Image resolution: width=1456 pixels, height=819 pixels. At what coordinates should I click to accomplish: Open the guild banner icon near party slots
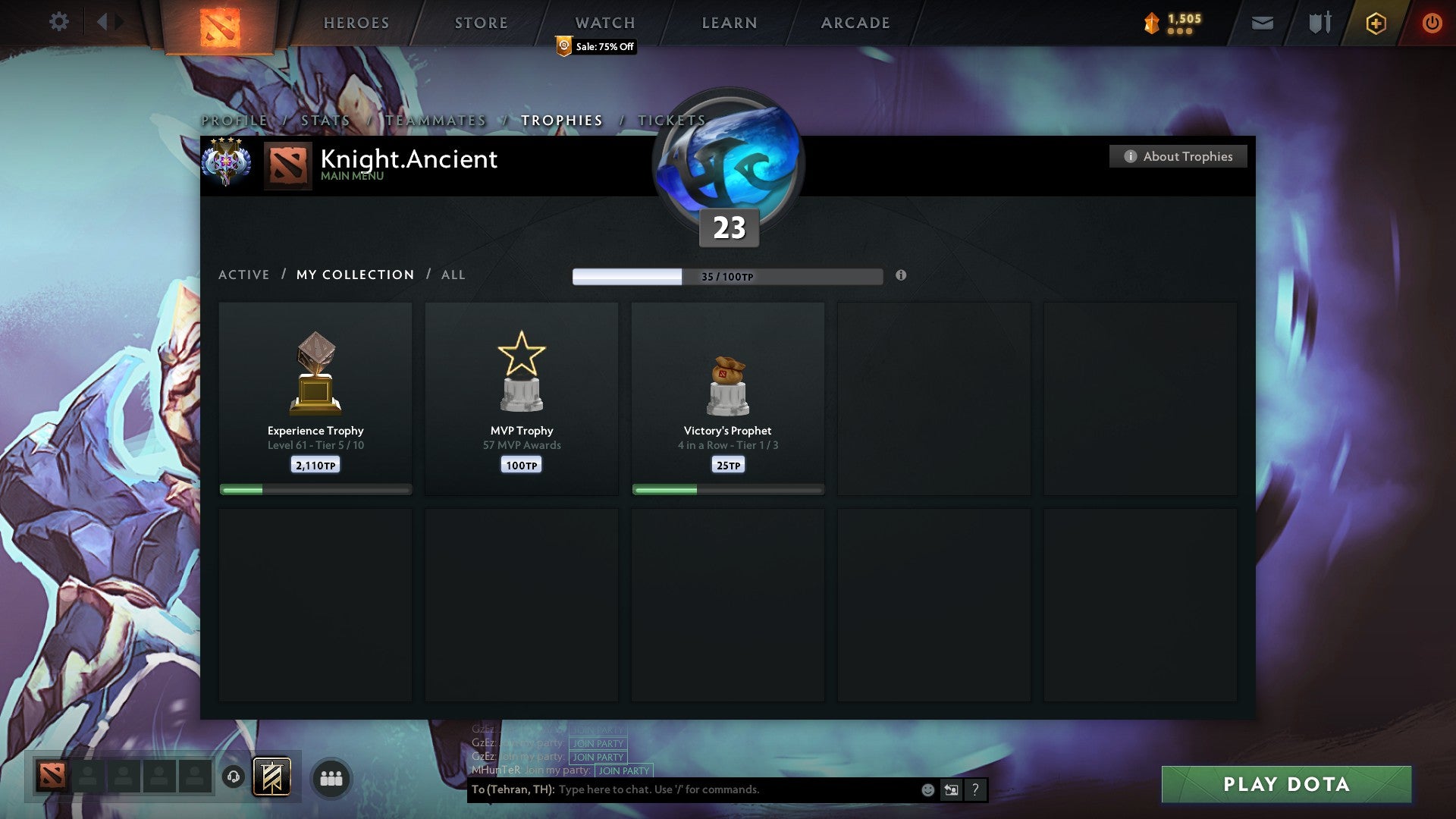pos(273,777)
